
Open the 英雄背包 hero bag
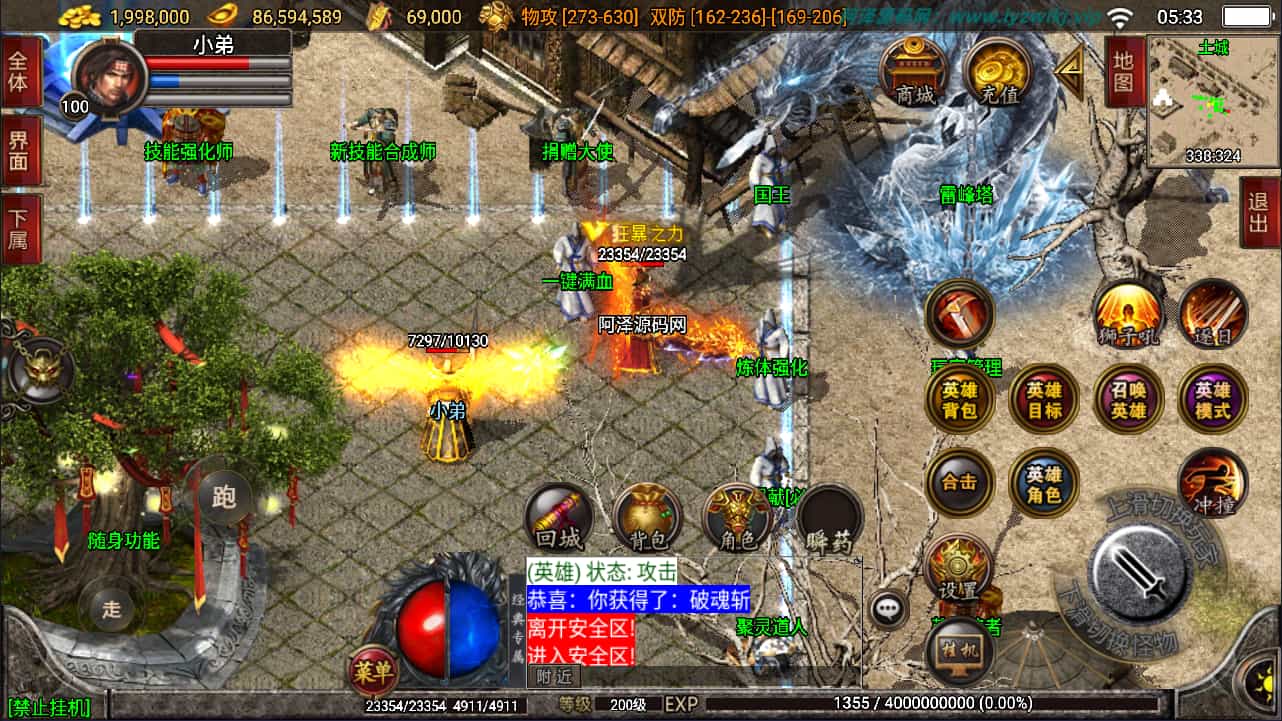point(960,400)
